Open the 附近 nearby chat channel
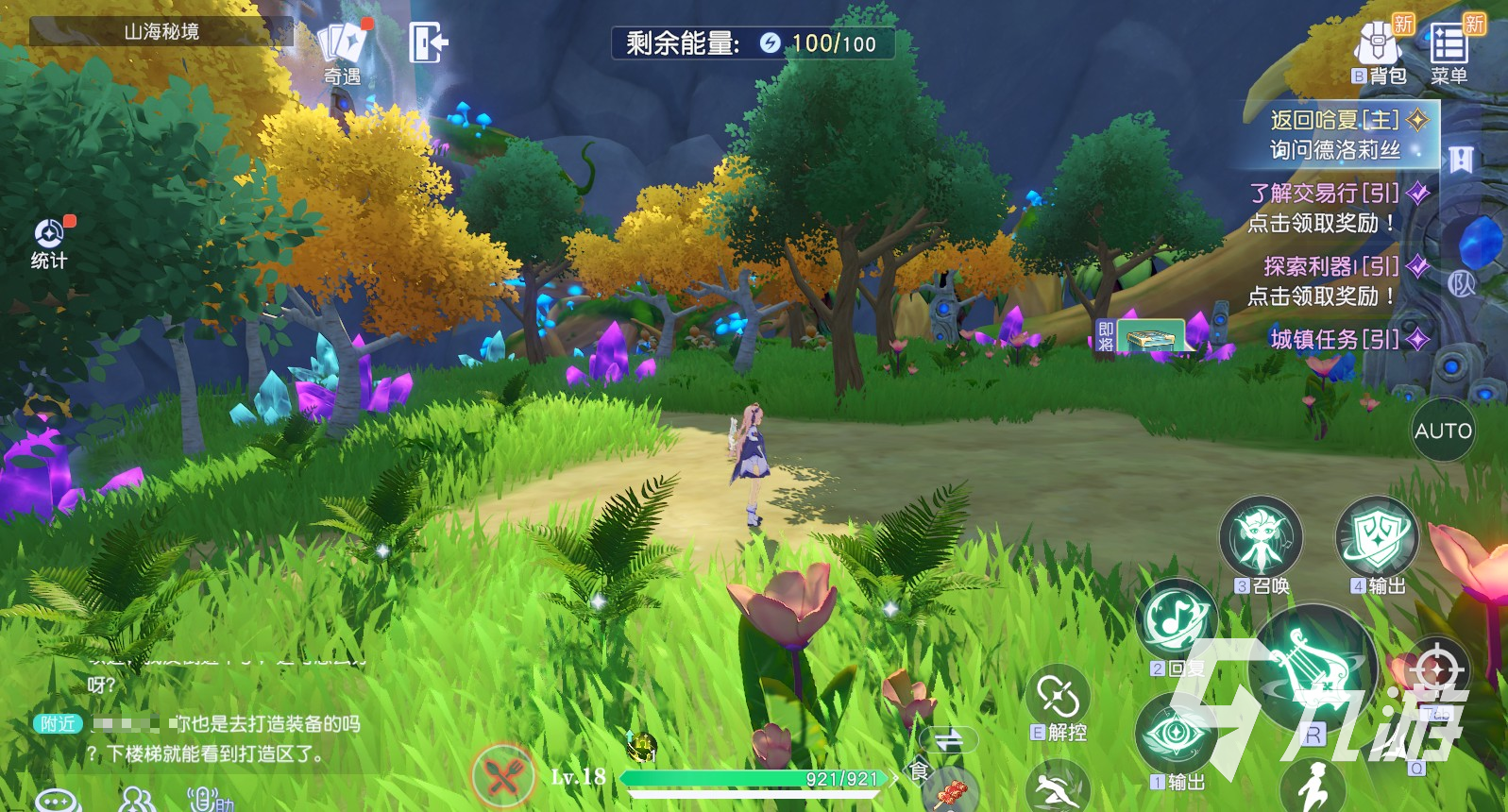The height and width of the screenshot is (812, 1508). 58,723
